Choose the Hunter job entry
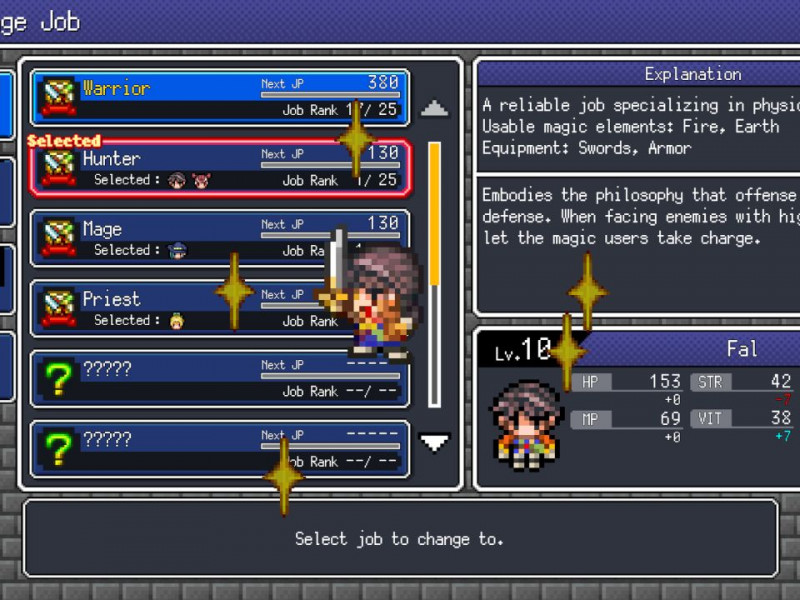800x600 pixels. click(220, 167)
